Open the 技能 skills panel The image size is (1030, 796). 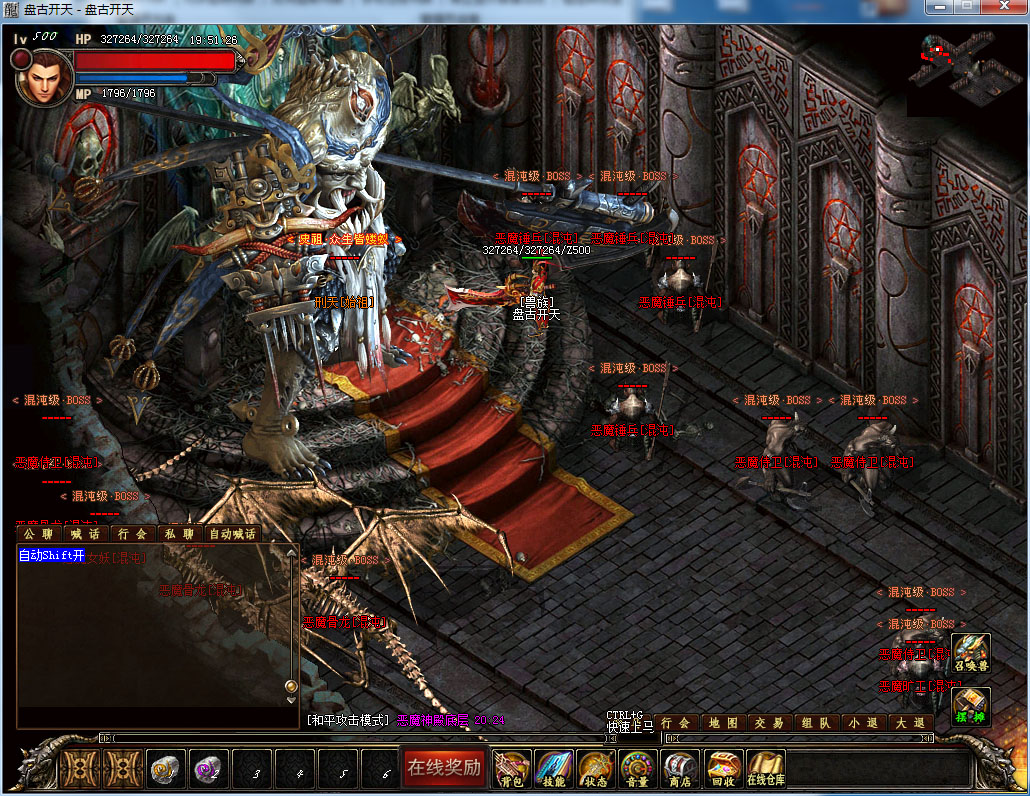coord(554,769)
